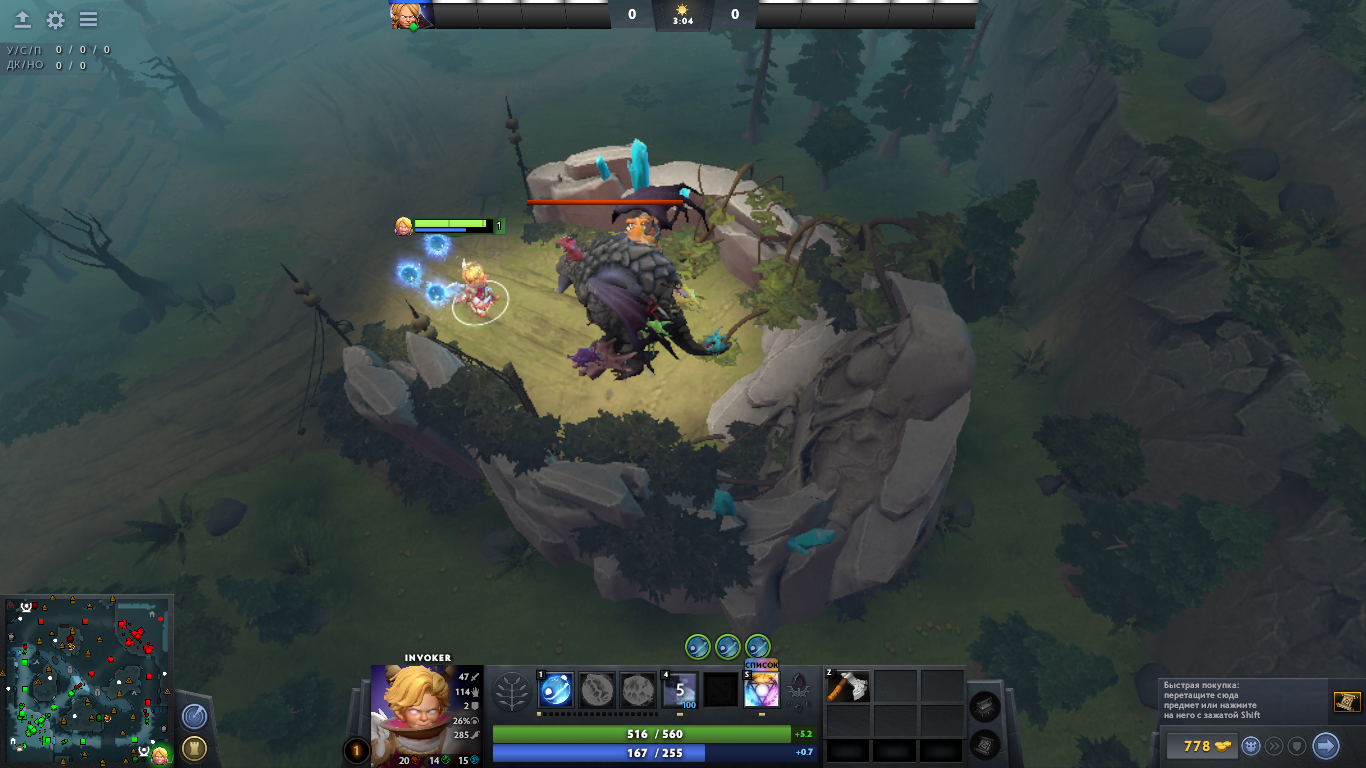This screenshot has height=768, width=1366.
Task: Select the locked Wex ability slot
Action: click(596, 690)
